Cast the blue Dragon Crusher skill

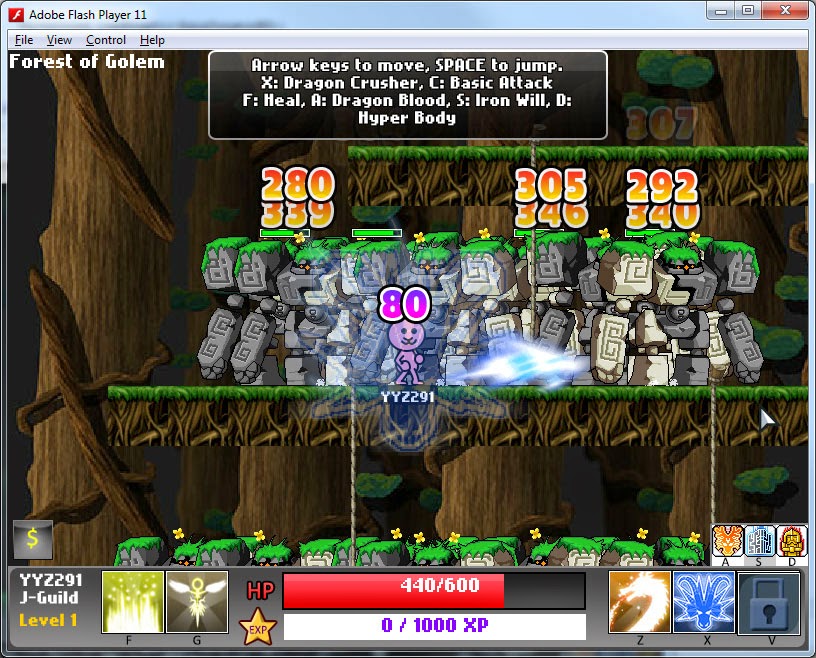click(x=704, y=602)
